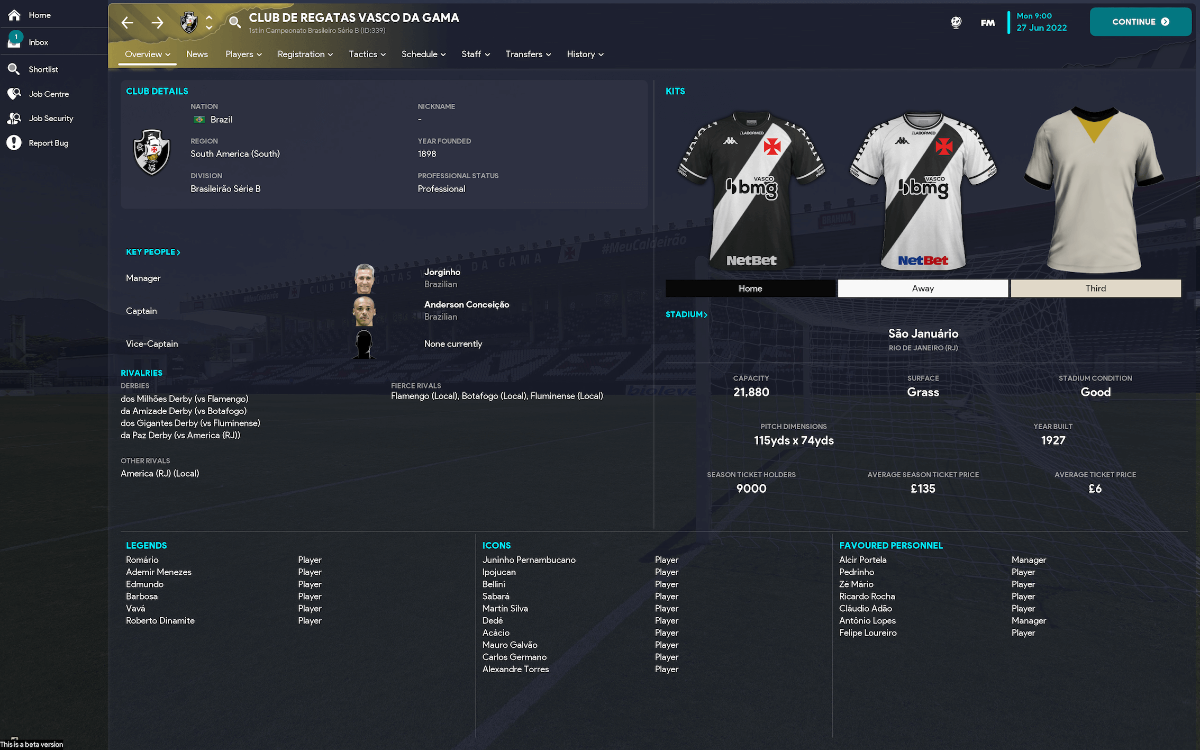Viewport: 1200px width, 750px height.
Task: Open the Key People section link
Action: click(153, 253)
